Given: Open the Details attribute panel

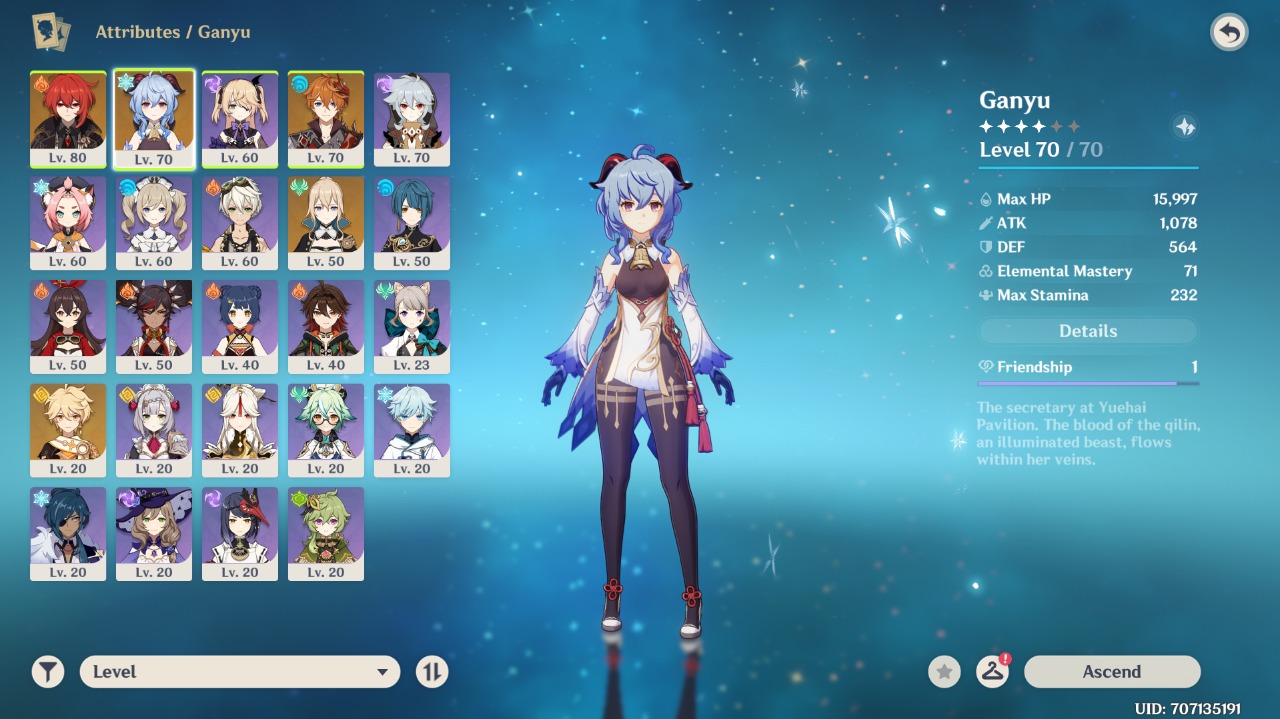Looking at the screenshot, I should (1087, 331).
